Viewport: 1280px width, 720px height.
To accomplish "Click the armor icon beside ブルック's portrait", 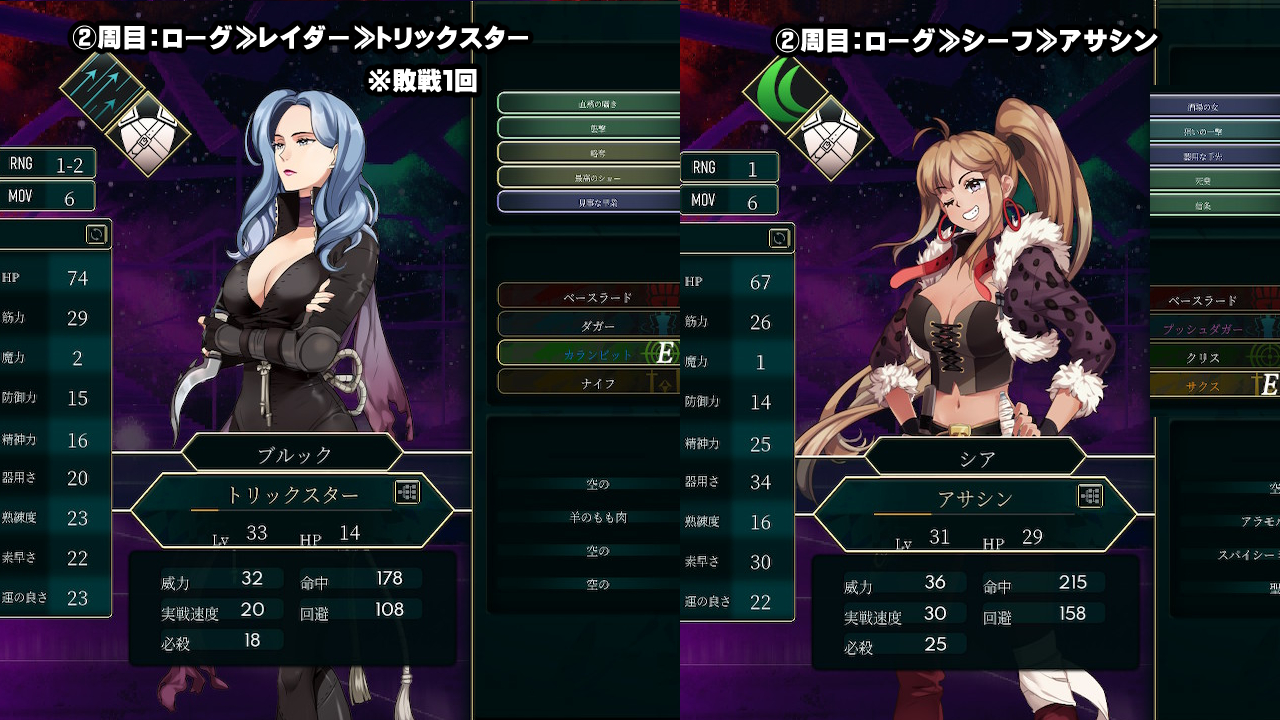I will coord(147,132).
